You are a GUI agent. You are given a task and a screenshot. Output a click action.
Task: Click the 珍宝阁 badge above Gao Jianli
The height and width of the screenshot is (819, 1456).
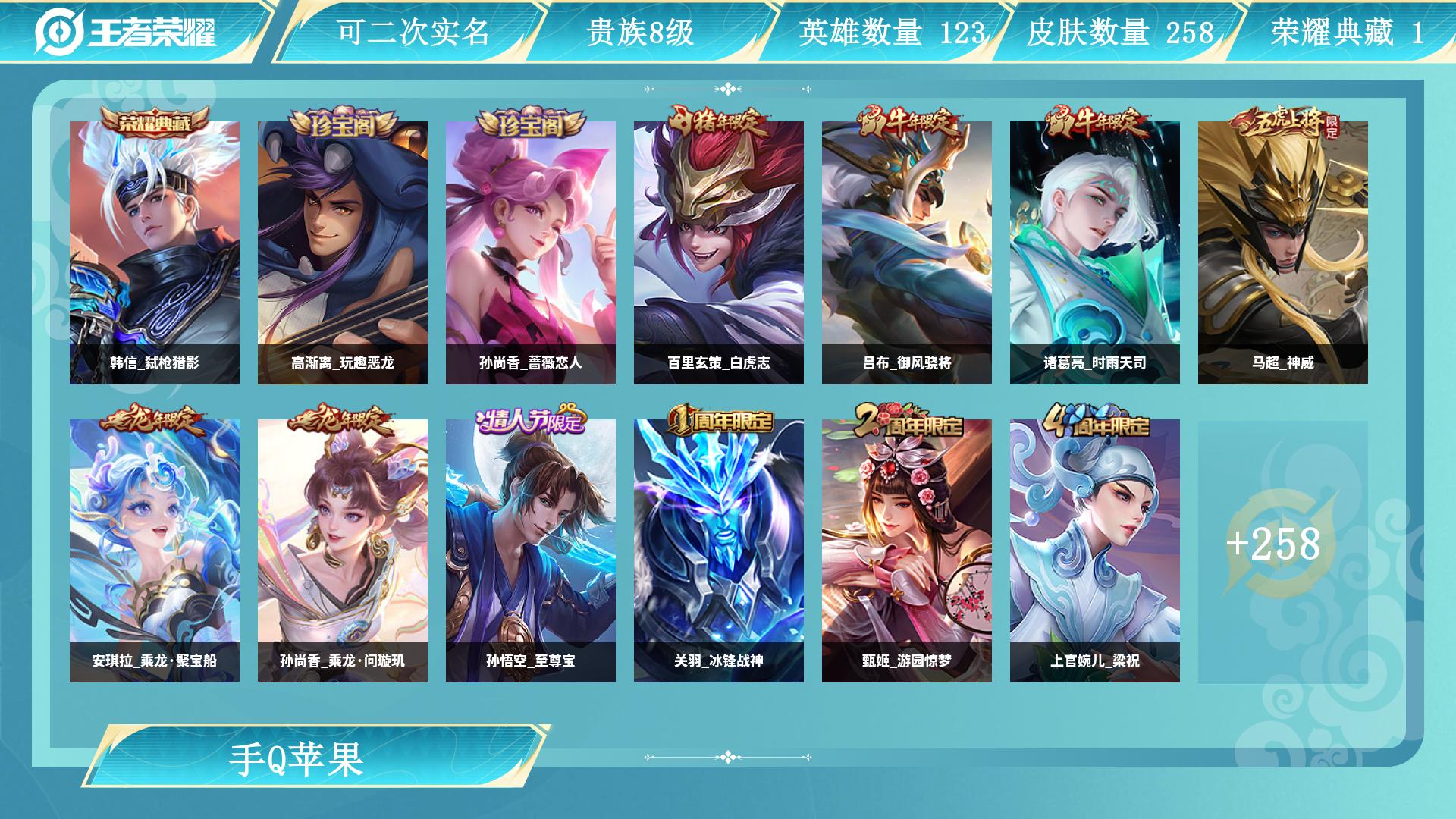click(x=345, y=124)
